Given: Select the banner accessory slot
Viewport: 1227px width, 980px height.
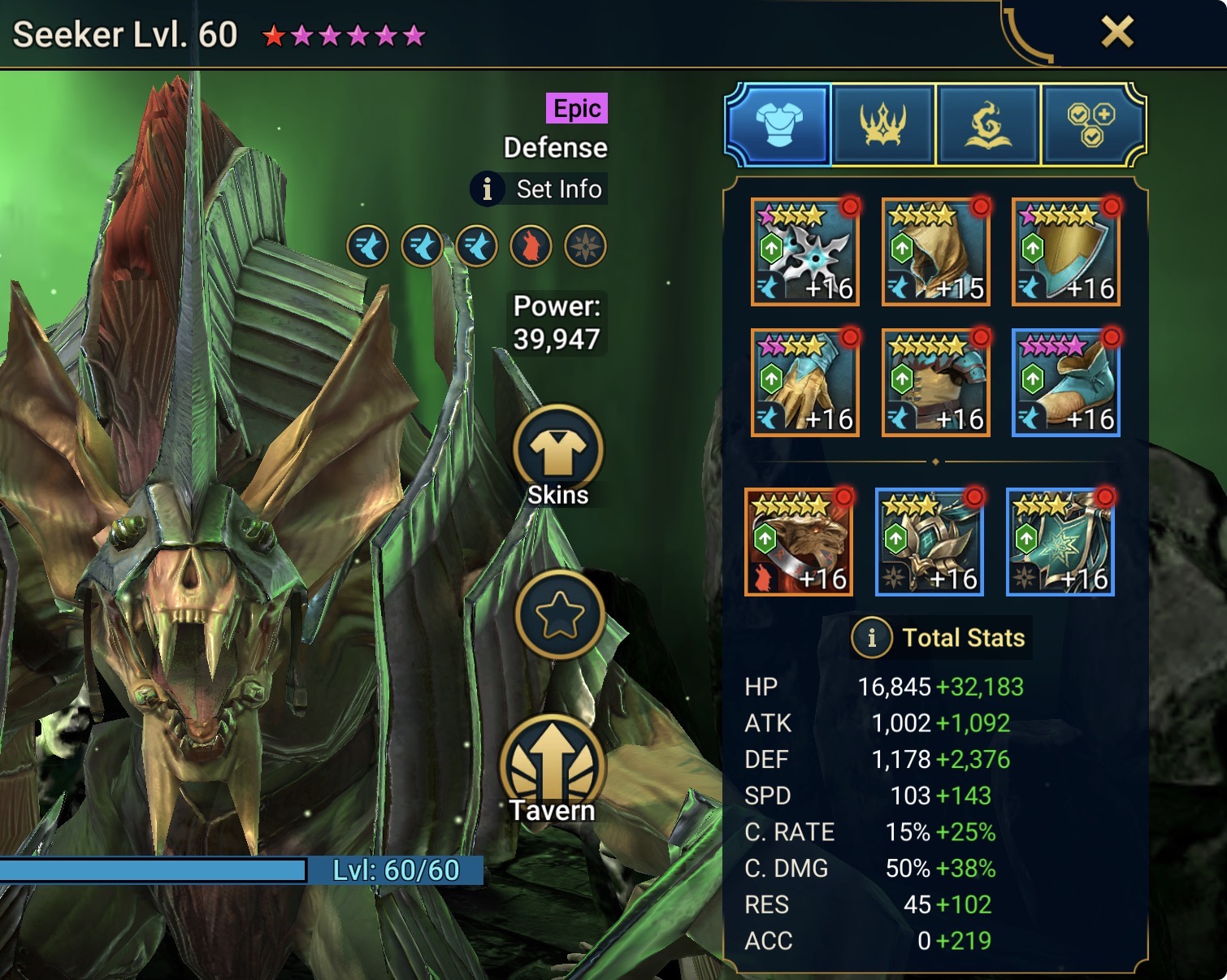Looking at the screenshot, I should tap(1060, 542).
